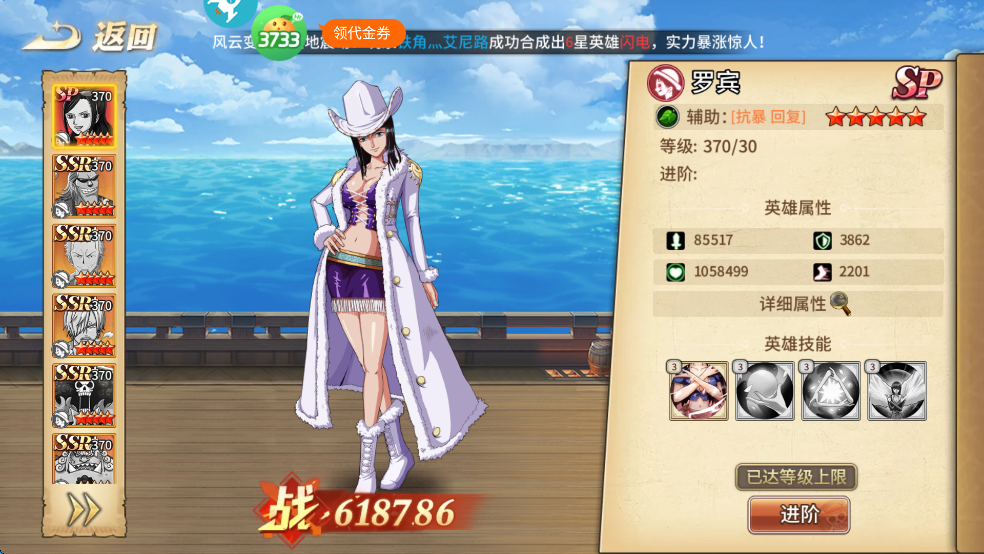Click the blue circular floating icon
Viewport: 984px width, 554px height.
coord(230,10)
